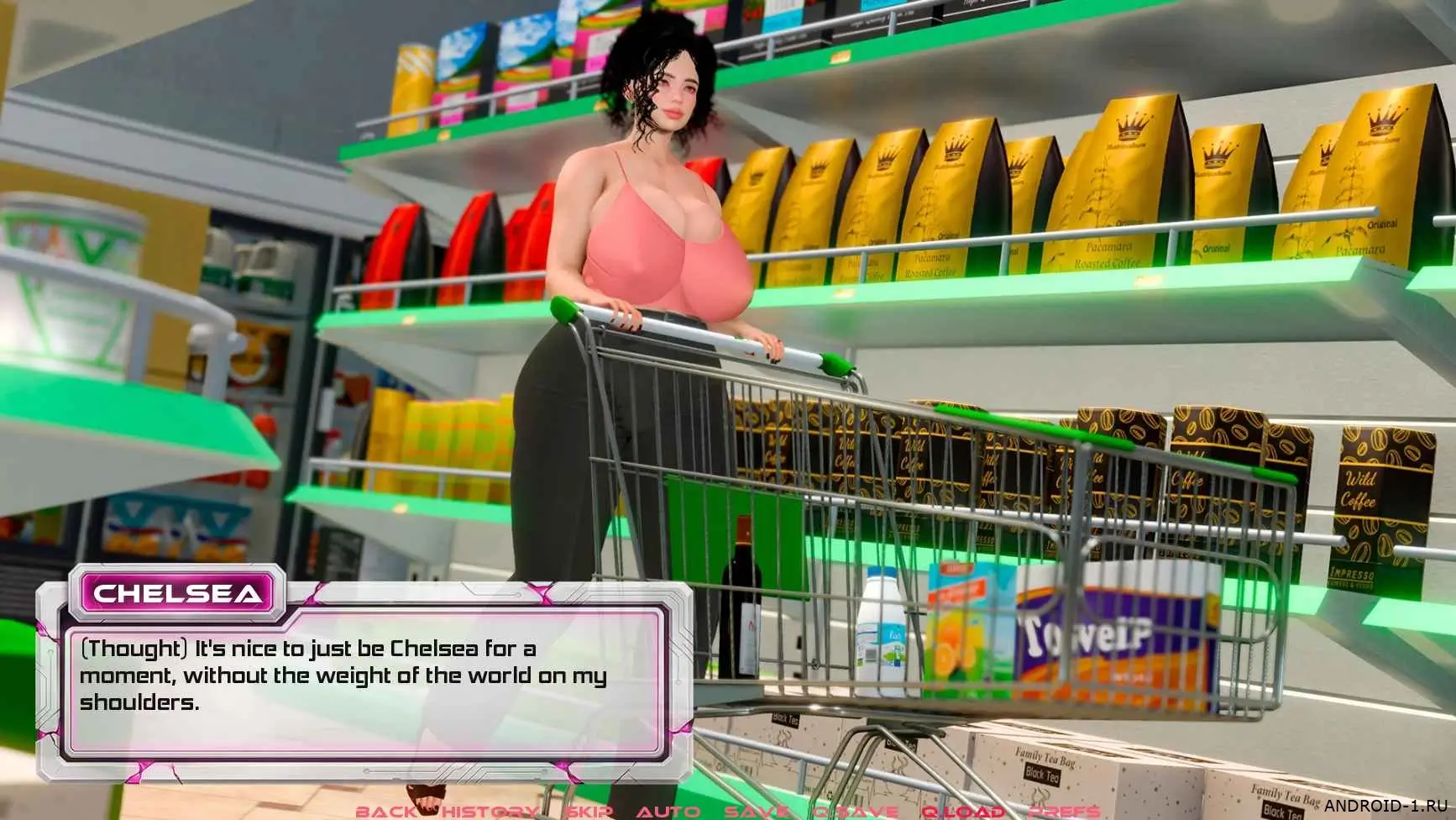Go back using the BACK button
This screenshot has height=820, width=1456.
tap(386, 812)
